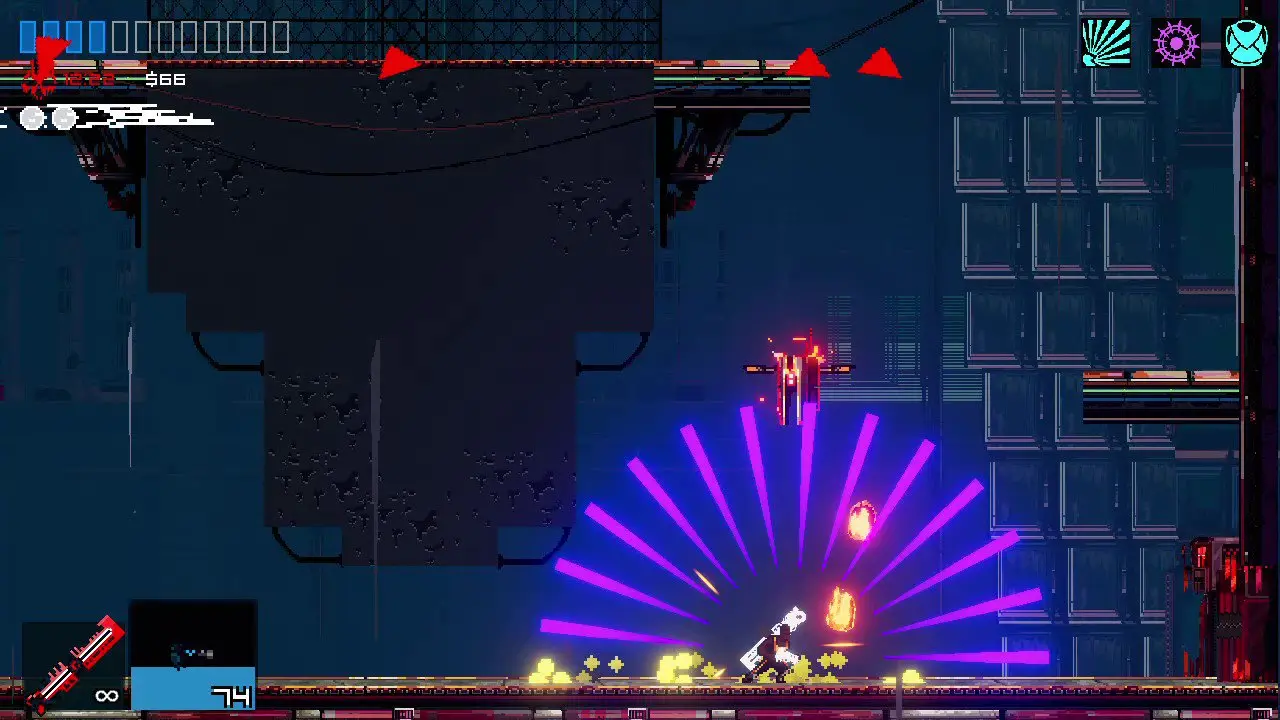This screenshot has width=1280, height=720.
Task: Select the cyan fan-burst ability icon
Action: click(1106, 43)
